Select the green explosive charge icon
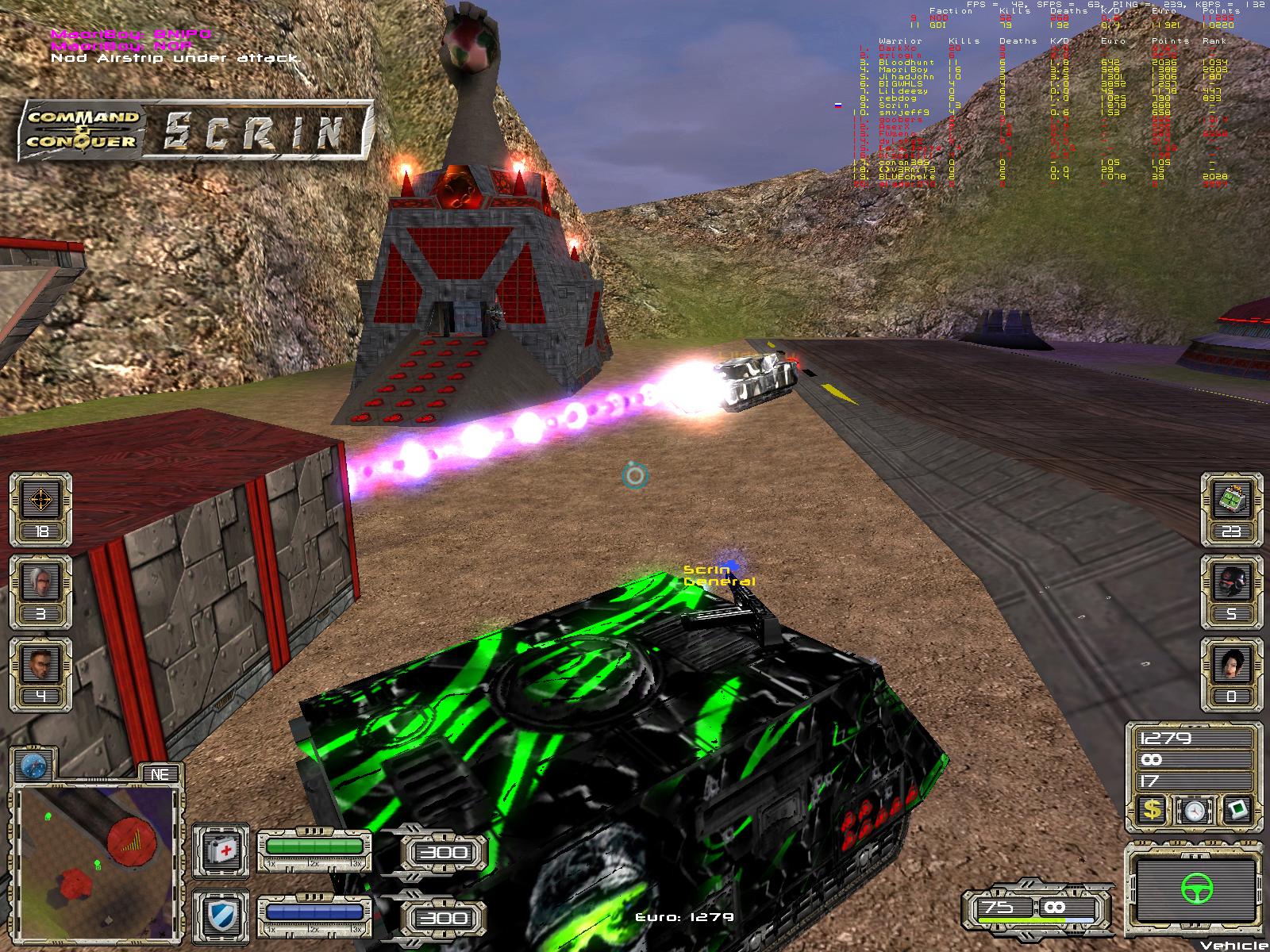This screenshot has width=1270, height=952. point(1232,501)
